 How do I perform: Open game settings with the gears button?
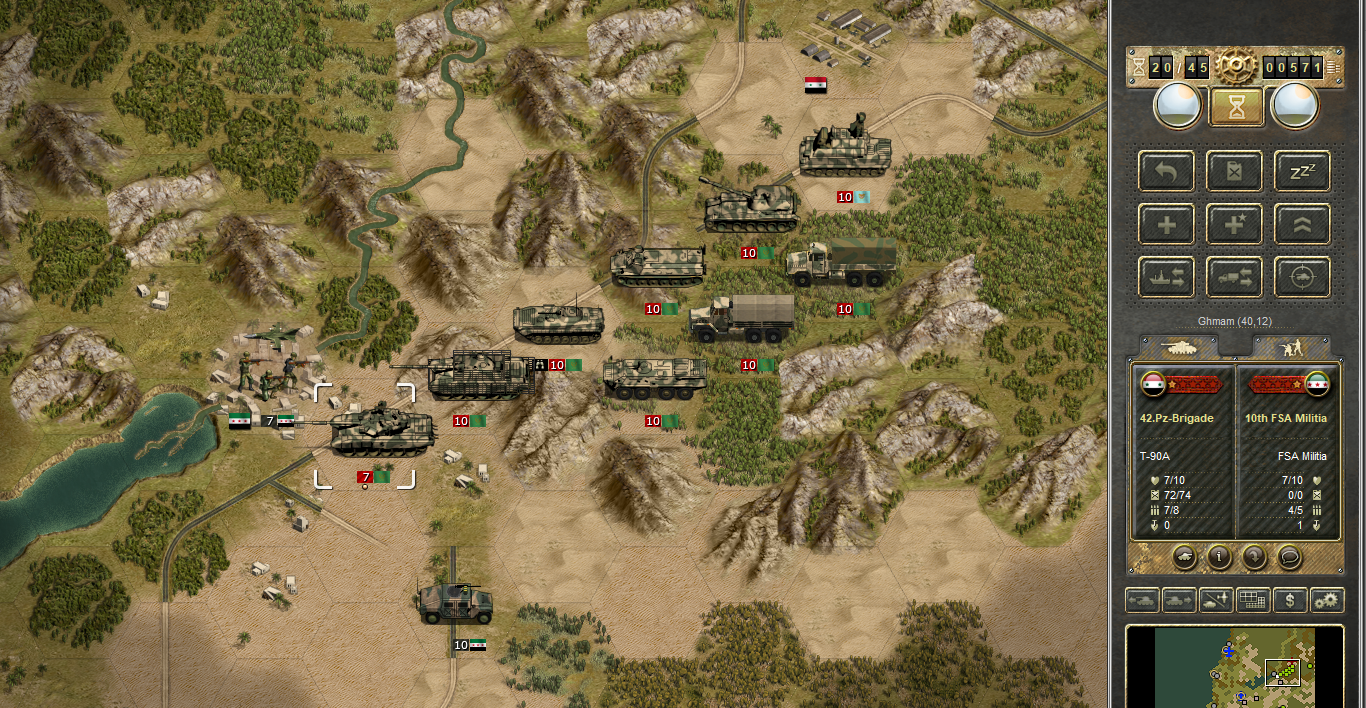[1327, 601]
